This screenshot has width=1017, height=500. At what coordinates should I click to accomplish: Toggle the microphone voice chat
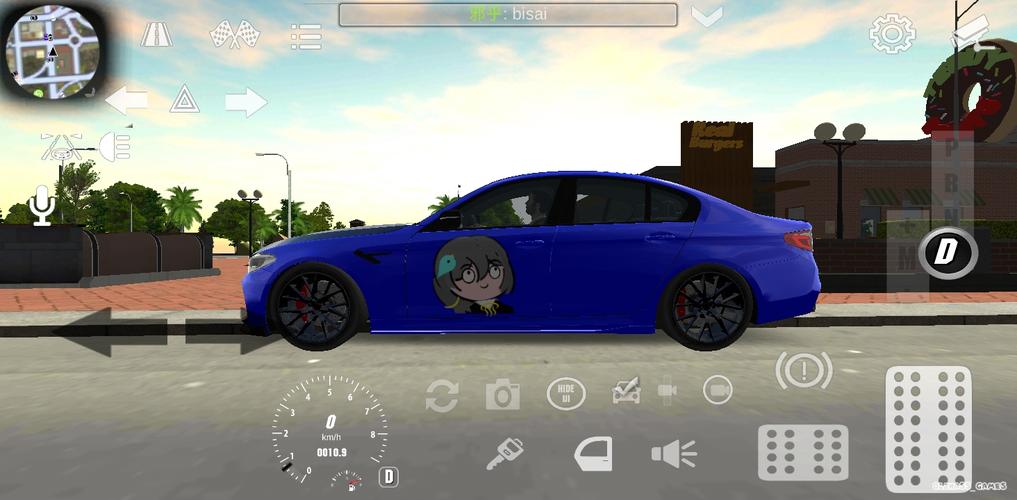[x=42, y=205]
